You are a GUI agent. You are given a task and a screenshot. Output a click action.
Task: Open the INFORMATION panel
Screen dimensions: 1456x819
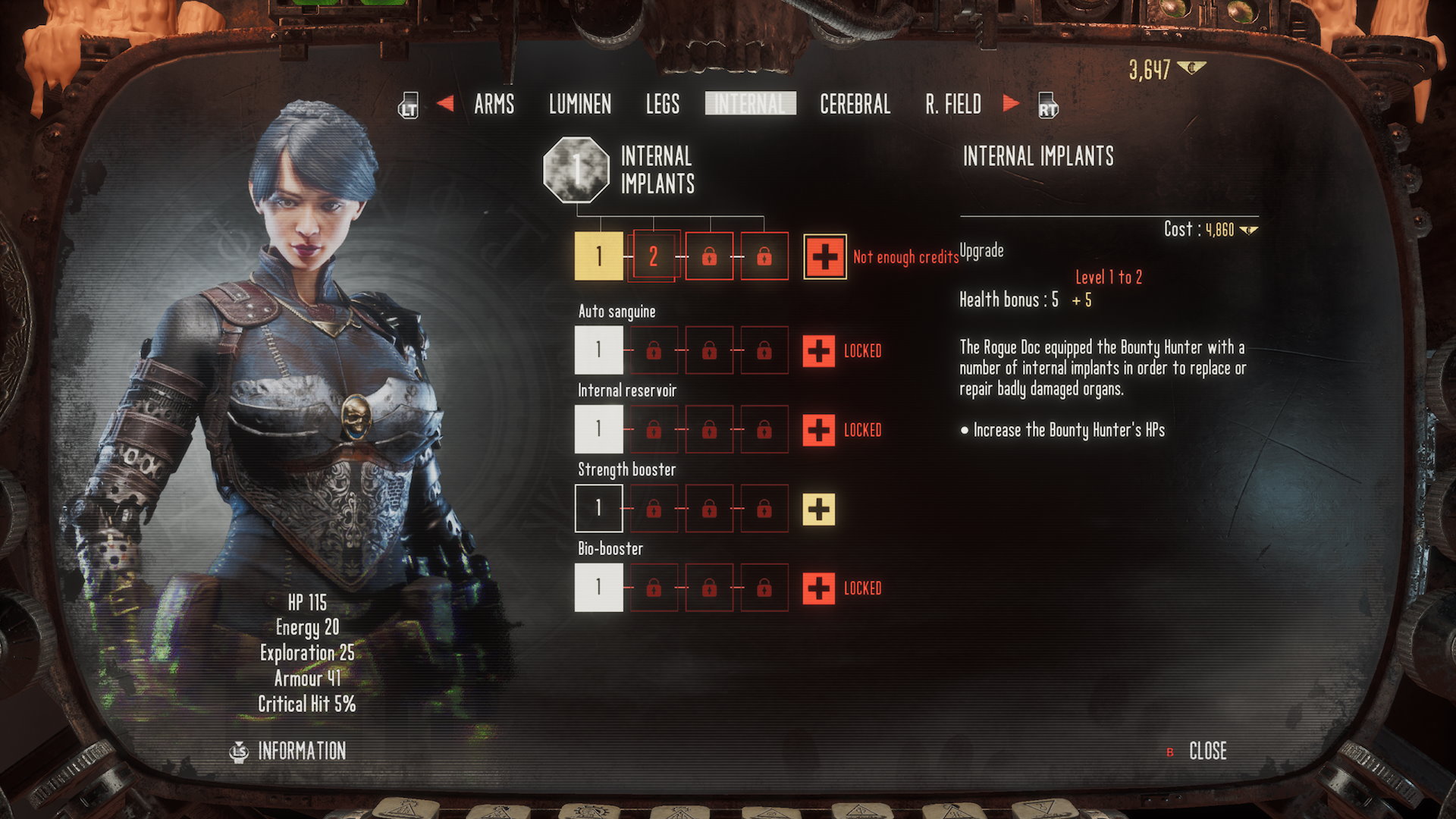point(301,751)
